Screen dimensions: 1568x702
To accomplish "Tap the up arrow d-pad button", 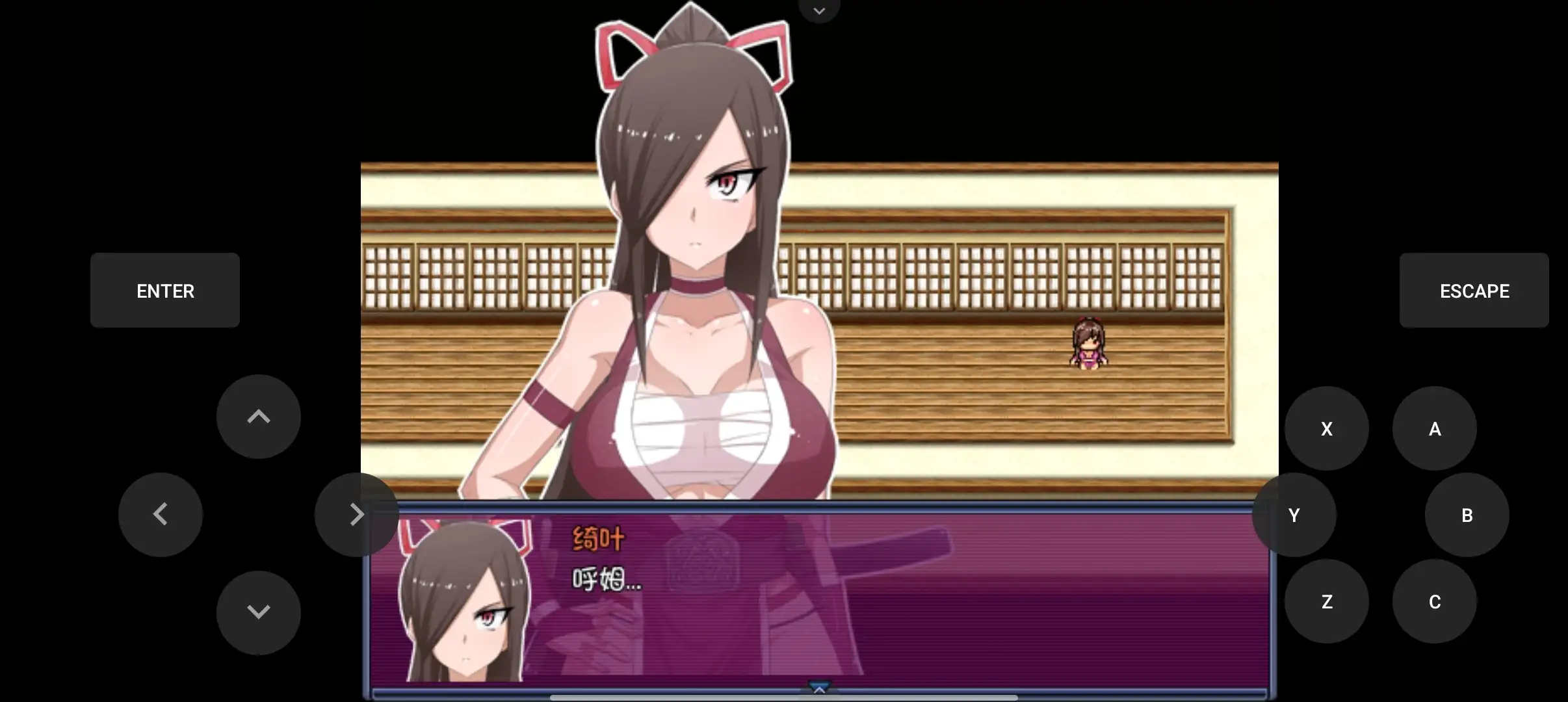I will coord(258,417).
